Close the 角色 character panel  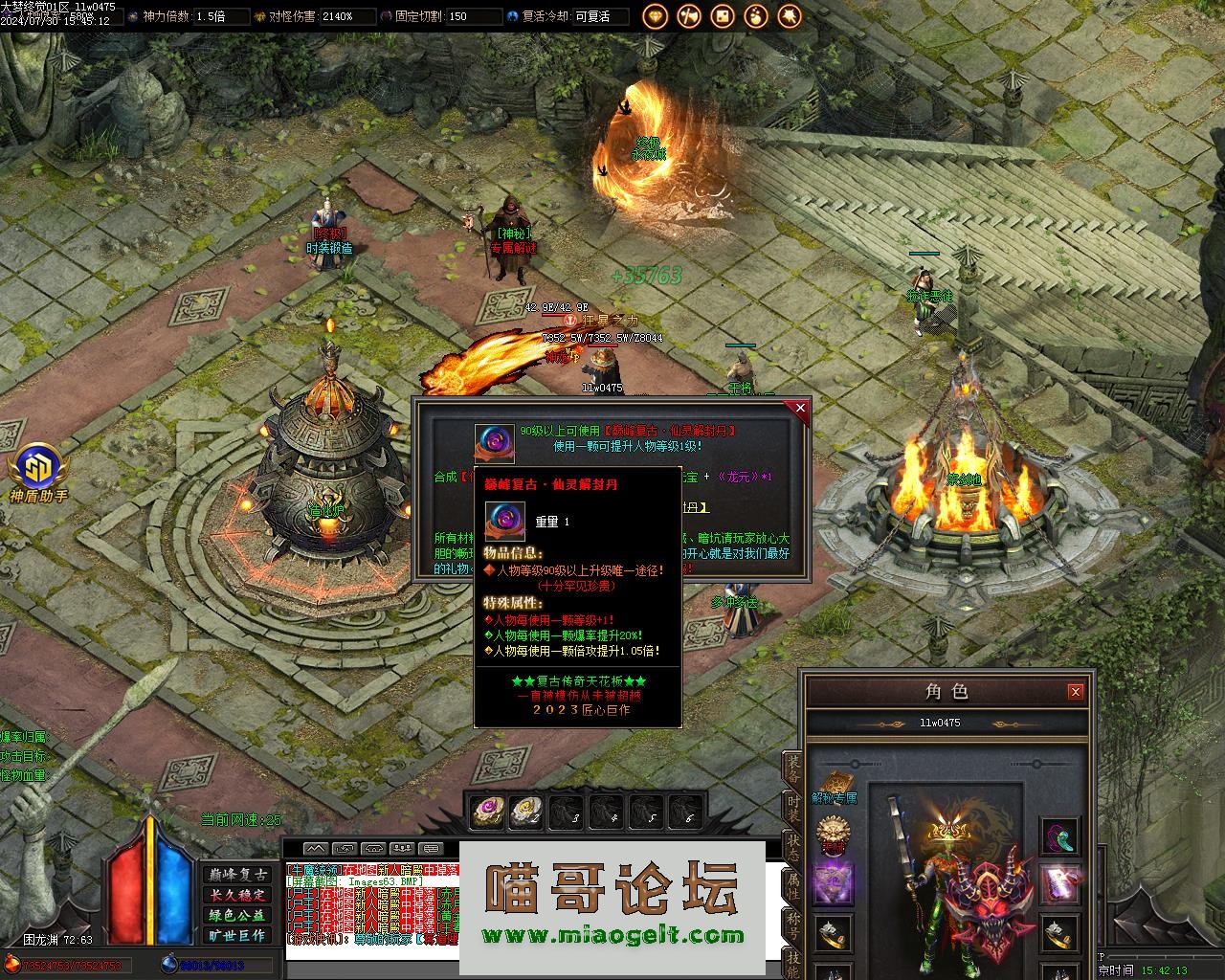1075,691
